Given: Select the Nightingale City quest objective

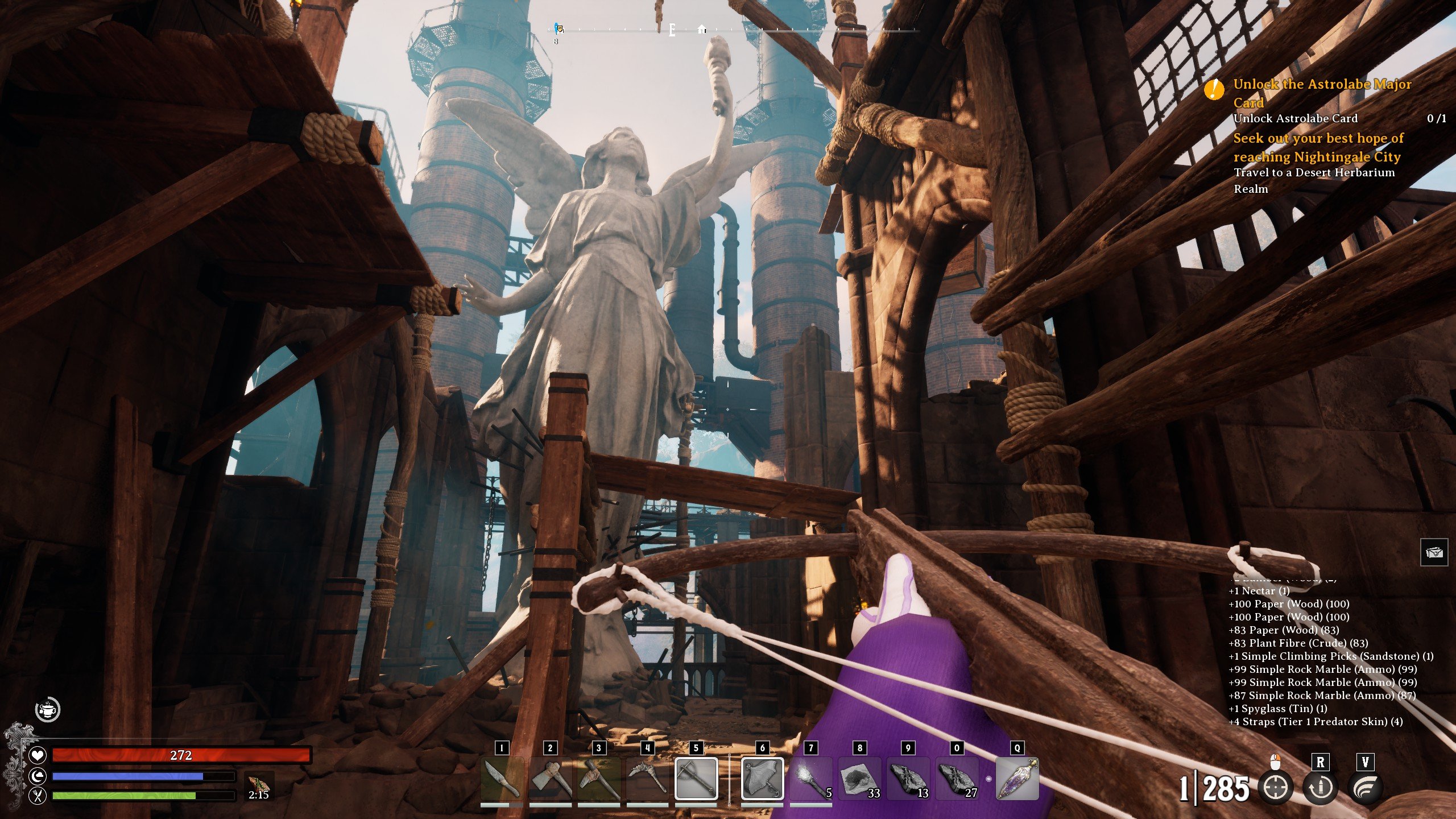Looking at the screenshot, I should [1318, 147].
